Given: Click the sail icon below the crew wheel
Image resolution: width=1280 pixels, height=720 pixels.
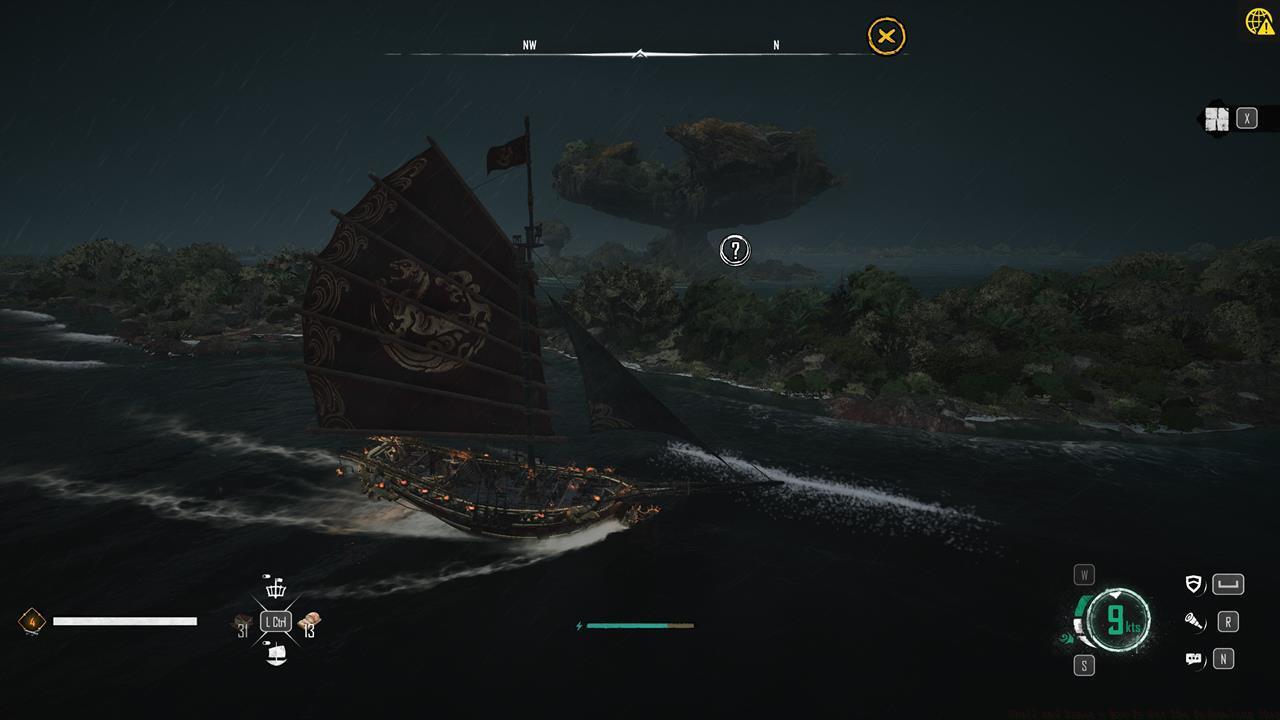Looking at the screenshot, I should click(276, 654).
